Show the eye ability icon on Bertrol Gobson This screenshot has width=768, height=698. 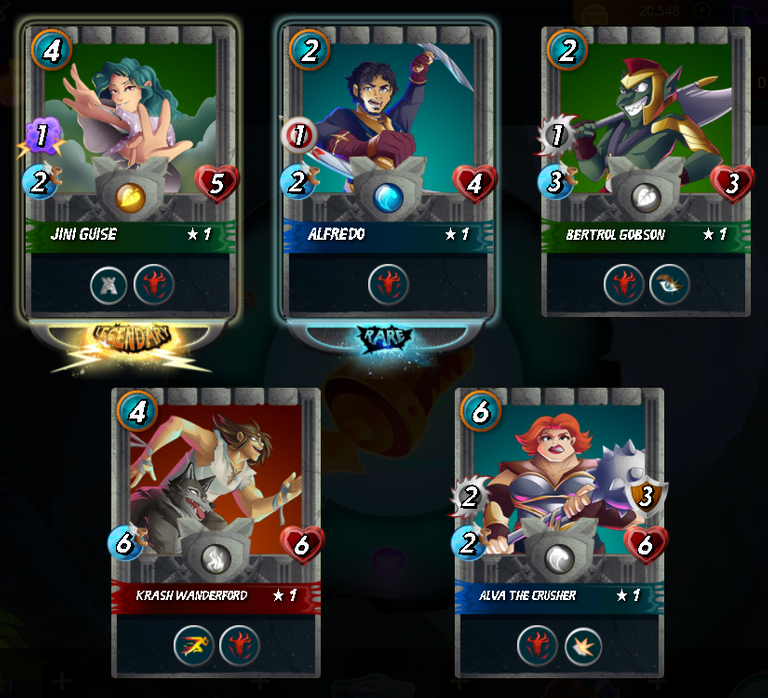667,285
